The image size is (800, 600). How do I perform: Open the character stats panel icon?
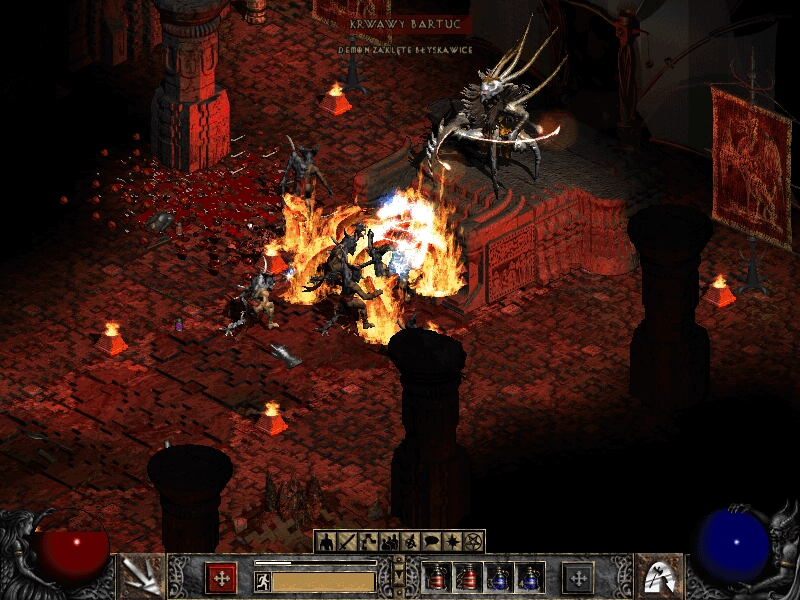click(326, 542)
